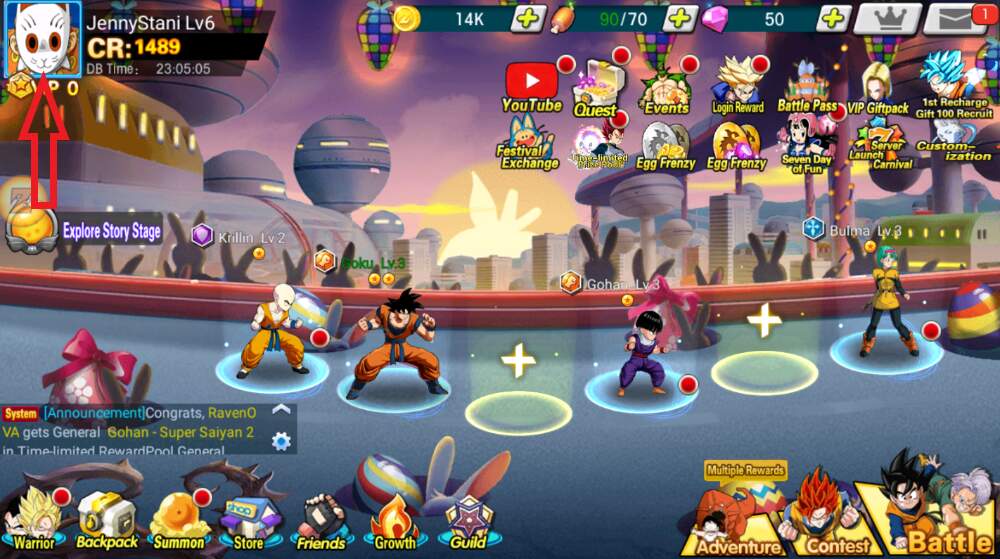
Task: Open the player avatar profile
Action: coord(43,40)
